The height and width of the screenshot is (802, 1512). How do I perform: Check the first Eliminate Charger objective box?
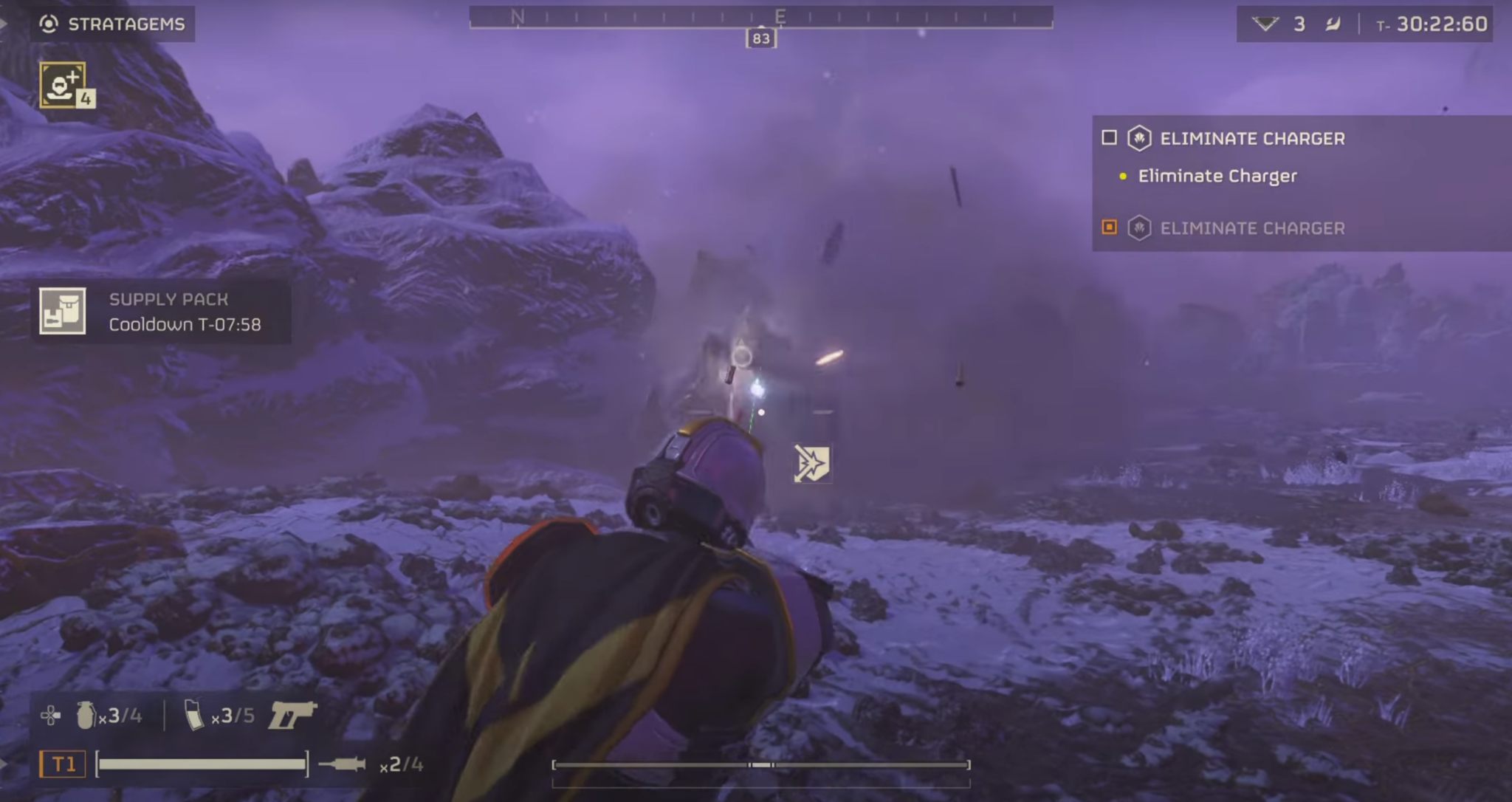tap(1110, 137)
